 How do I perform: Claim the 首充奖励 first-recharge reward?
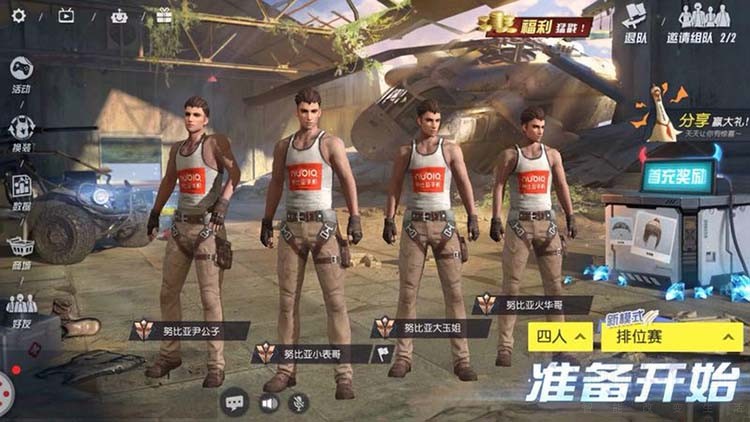(680, 176)
